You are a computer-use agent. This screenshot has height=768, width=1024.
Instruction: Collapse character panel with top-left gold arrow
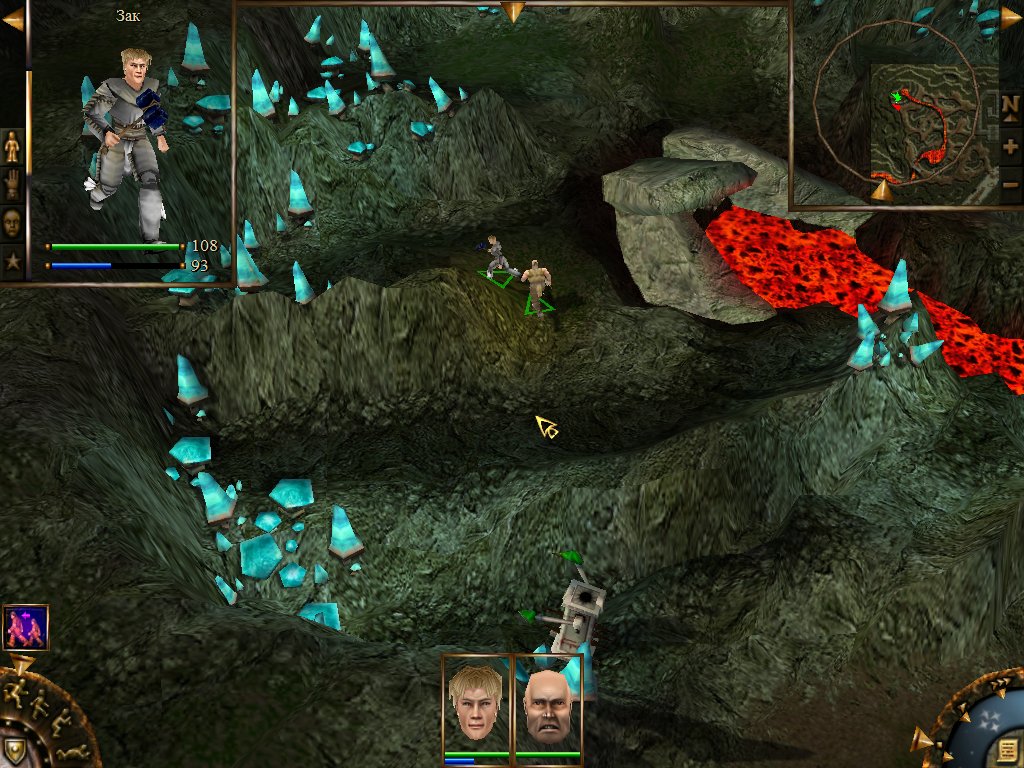tap(12, 19)
